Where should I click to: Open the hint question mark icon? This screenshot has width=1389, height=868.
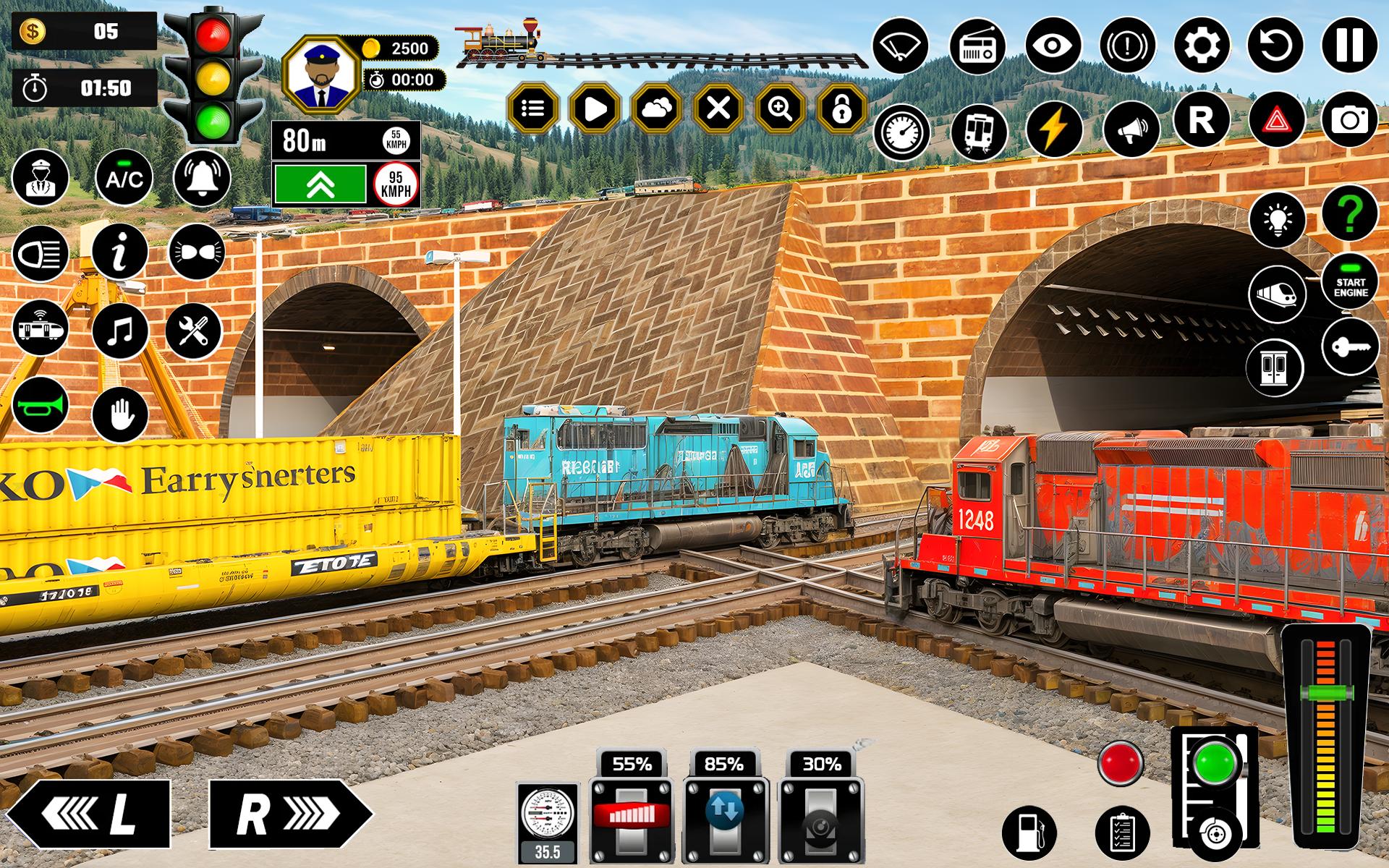tap(1351, 213)
